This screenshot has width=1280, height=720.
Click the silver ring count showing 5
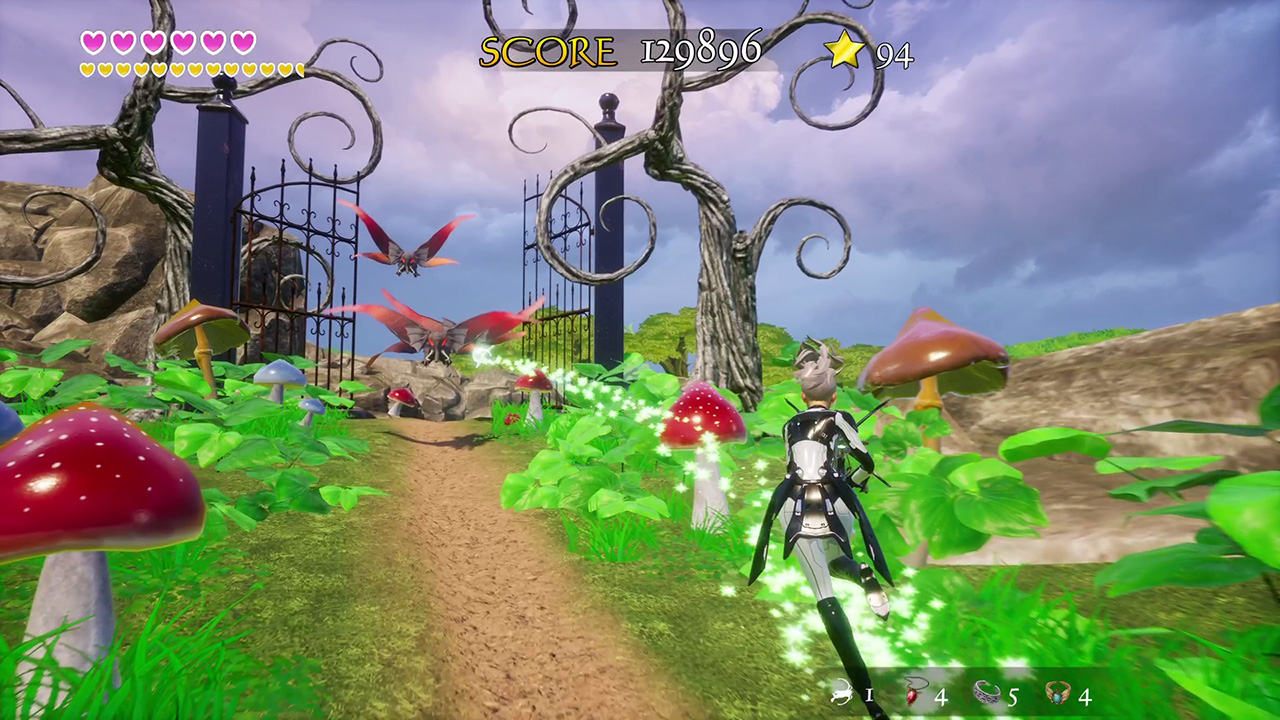pos(1014,695)
